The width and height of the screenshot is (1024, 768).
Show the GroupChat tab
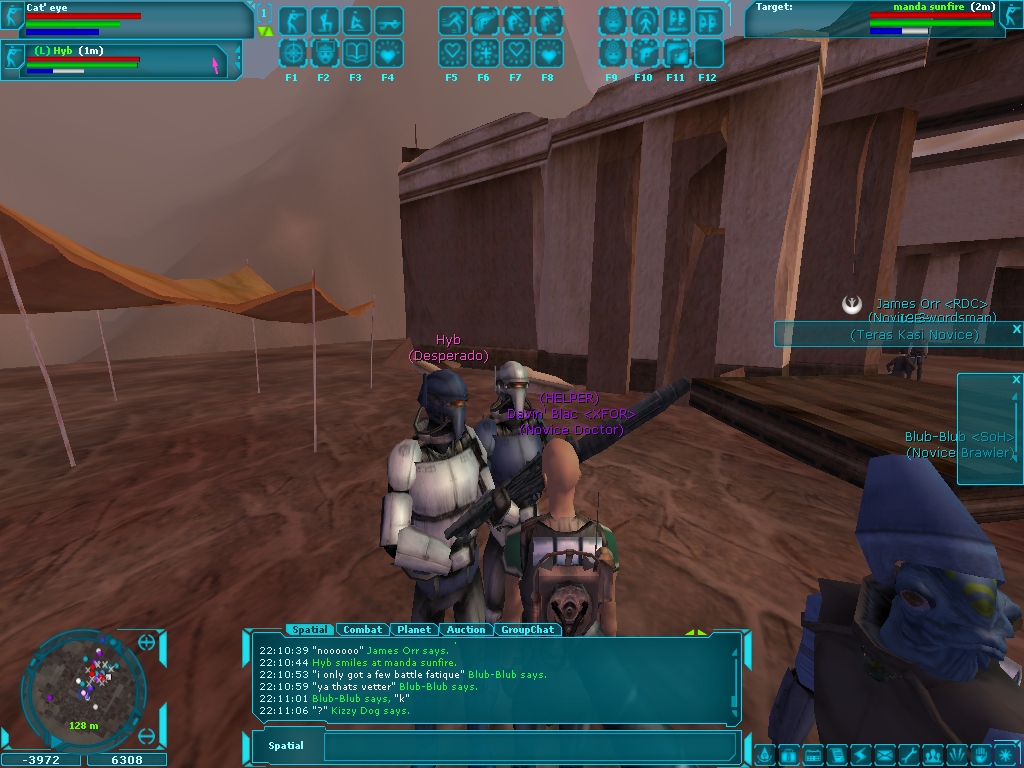pos(527,630)
